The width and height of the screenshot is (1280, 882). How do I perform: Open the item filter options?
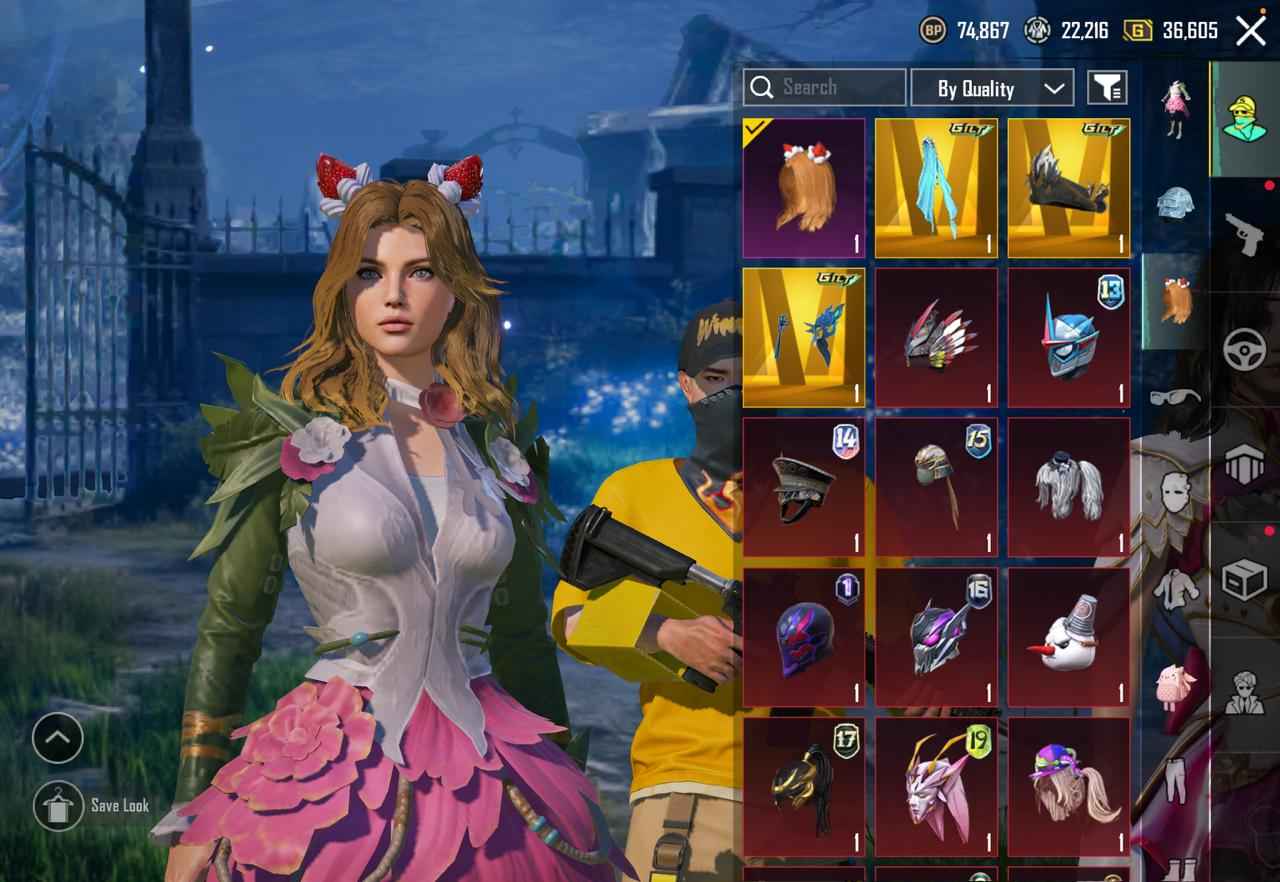(x=1107, y=88)
